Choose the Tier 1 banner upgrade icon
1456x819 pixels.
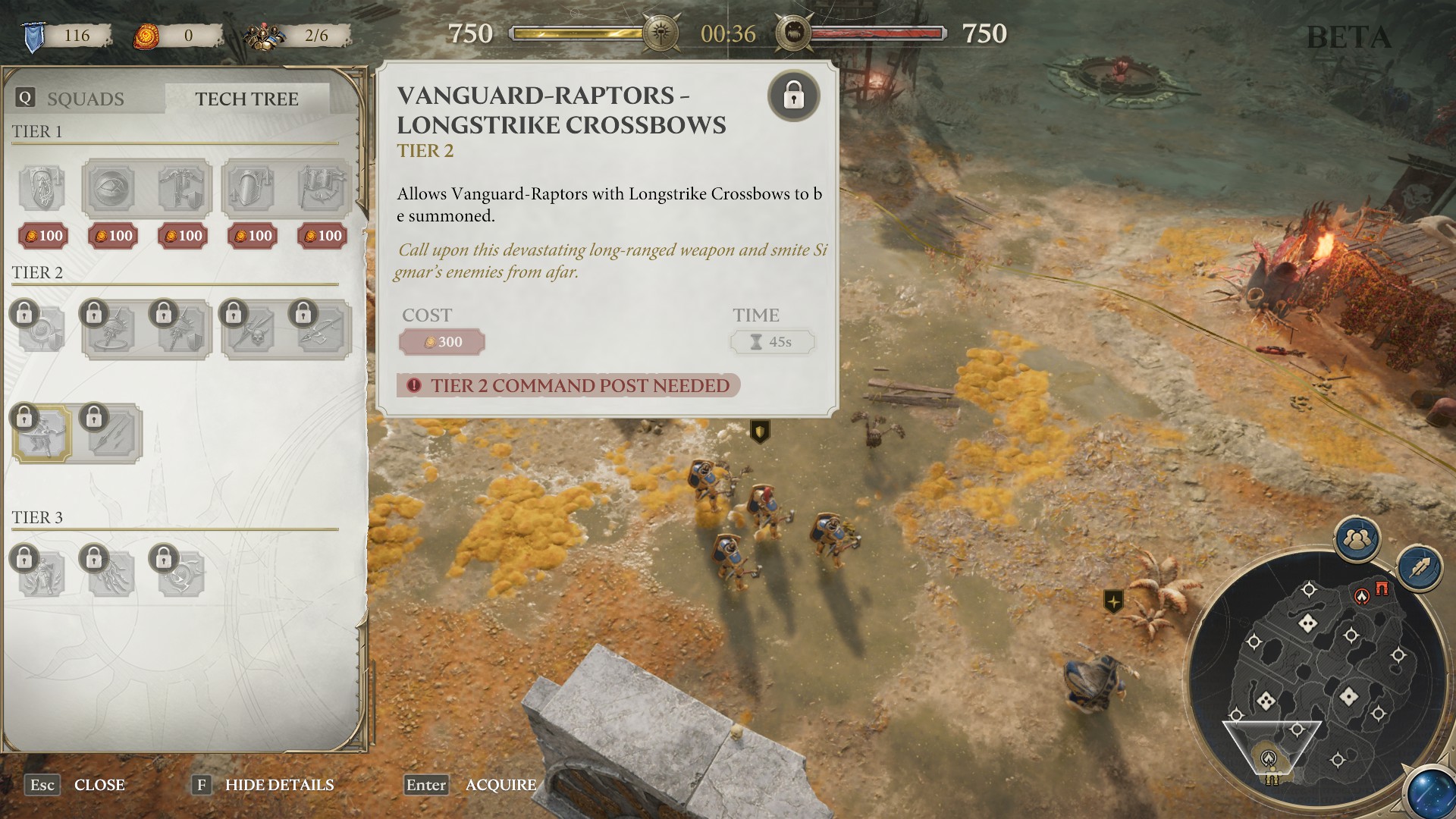pyautogui.click(x=322, y=188)
